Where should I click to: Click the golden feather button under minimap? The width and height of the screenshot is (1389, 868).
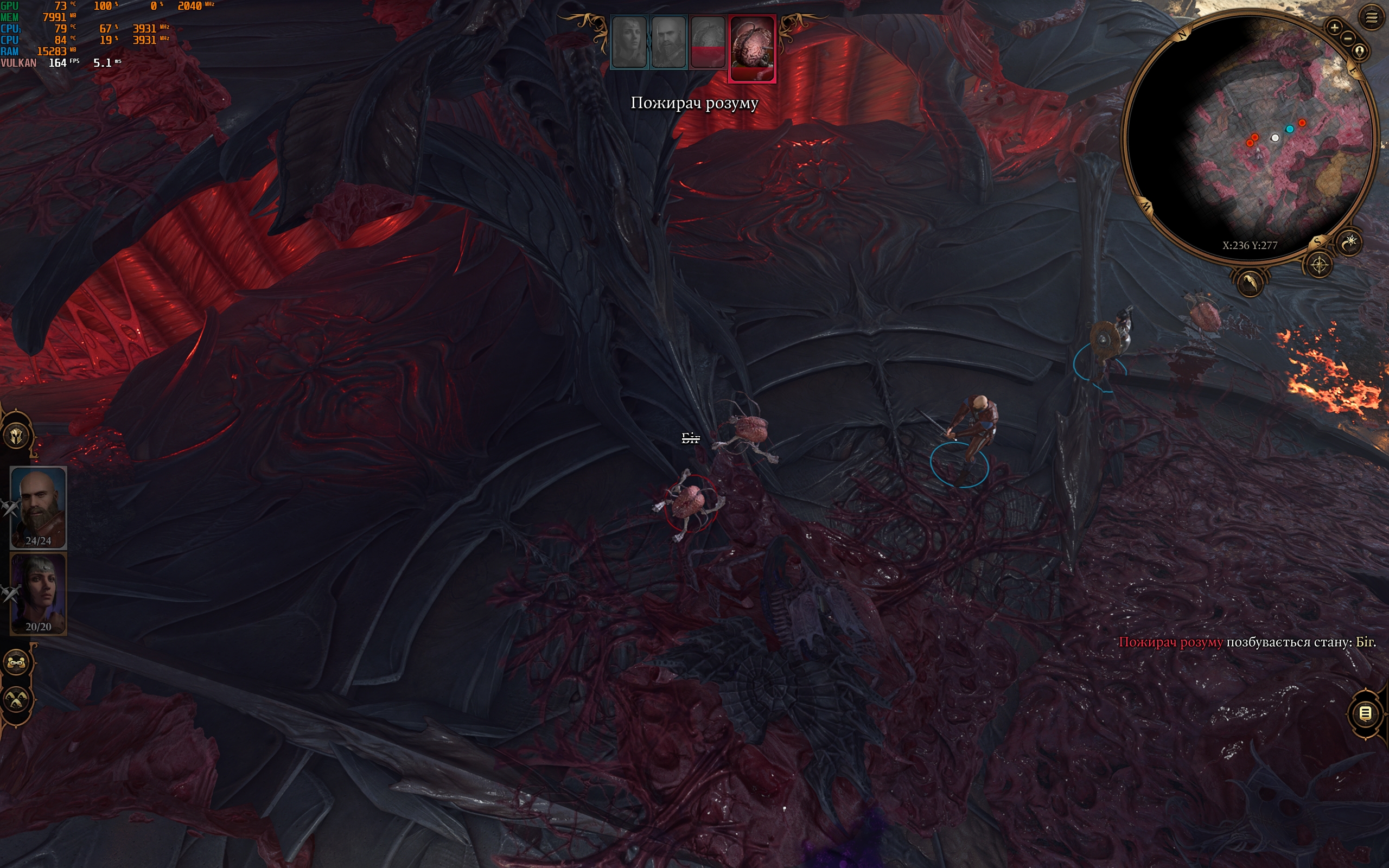tap(1250, 283)
